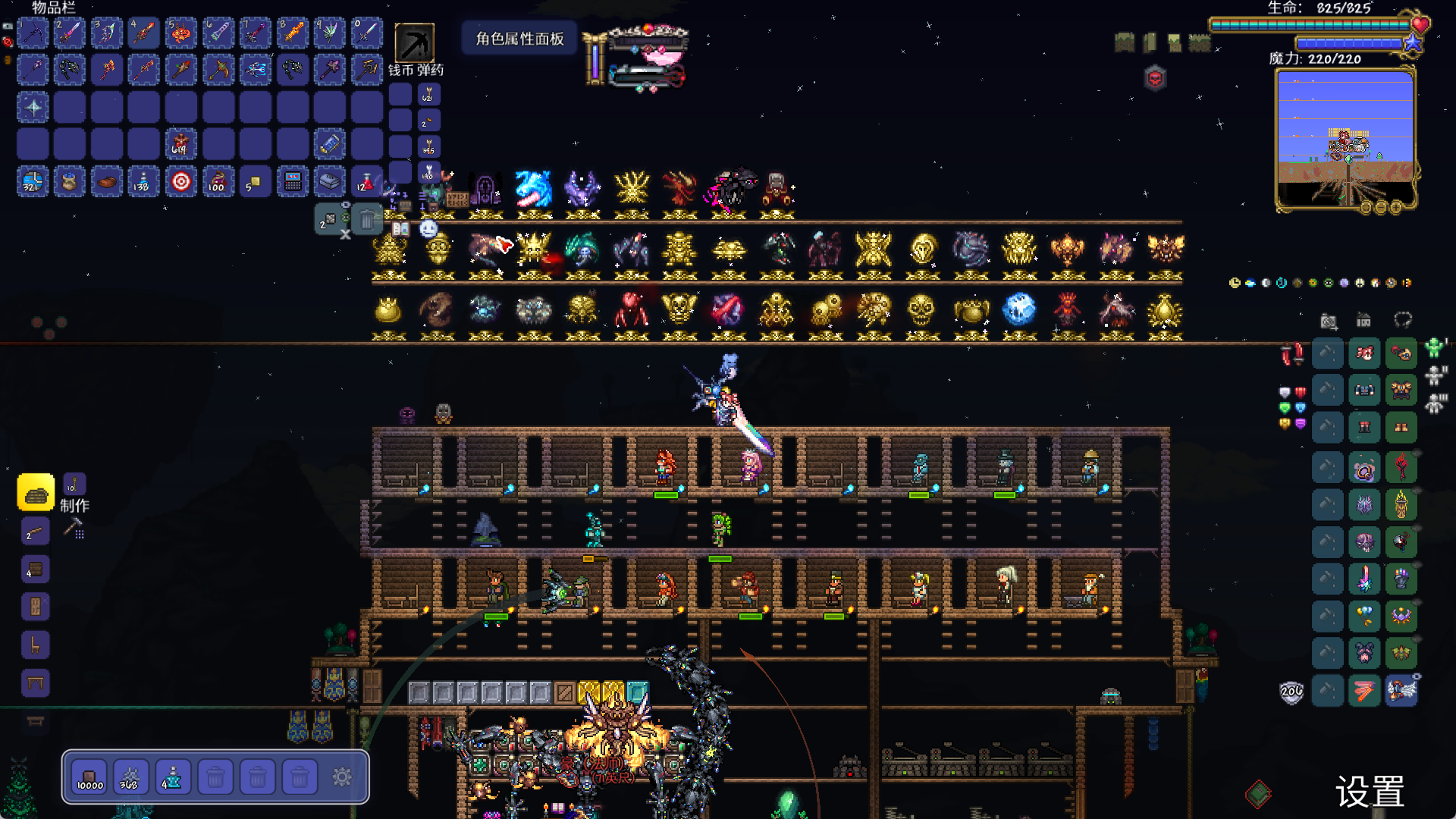Click the trash can slot
1456x819 pixels.
(x=367, y=220)
